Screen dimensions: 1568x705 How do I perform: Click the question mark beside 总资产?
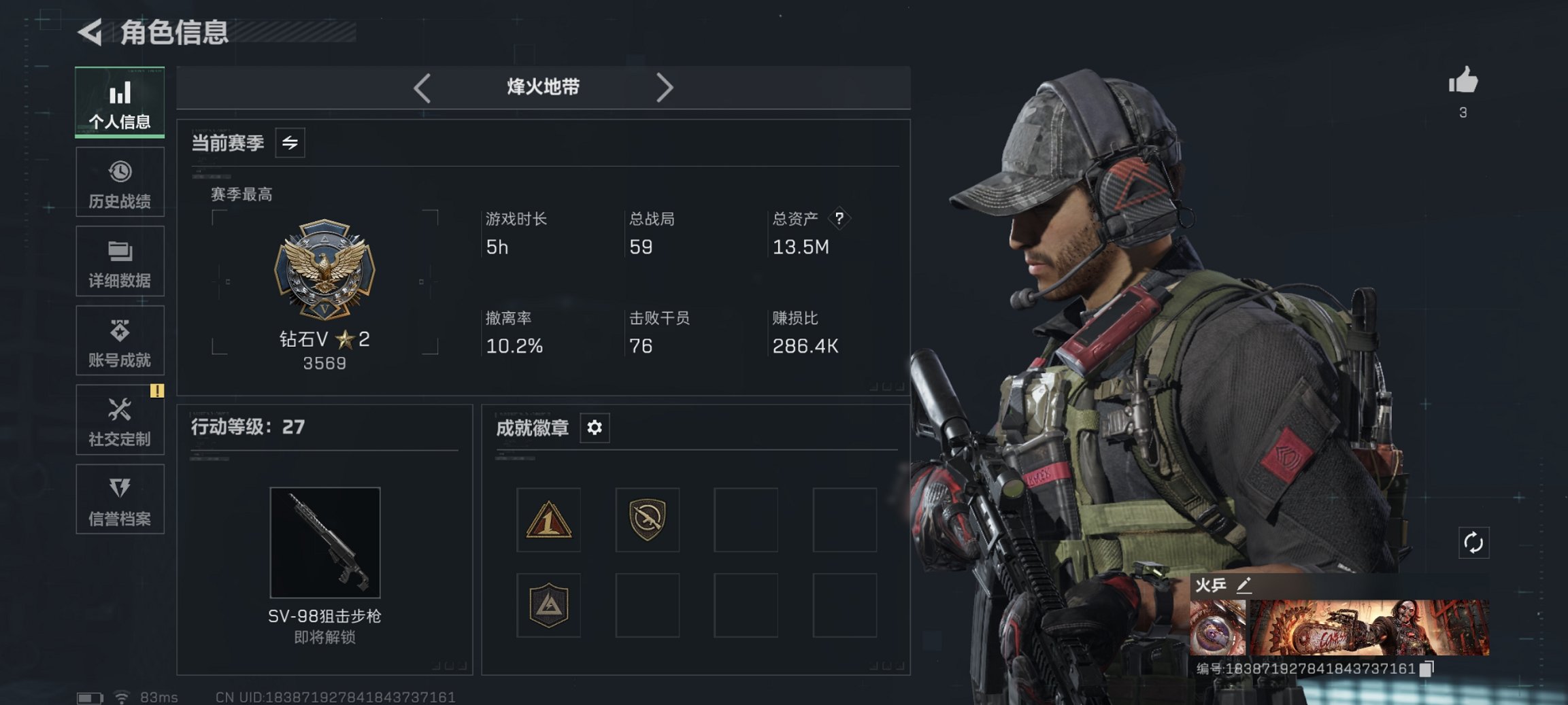tap(839, 219)
